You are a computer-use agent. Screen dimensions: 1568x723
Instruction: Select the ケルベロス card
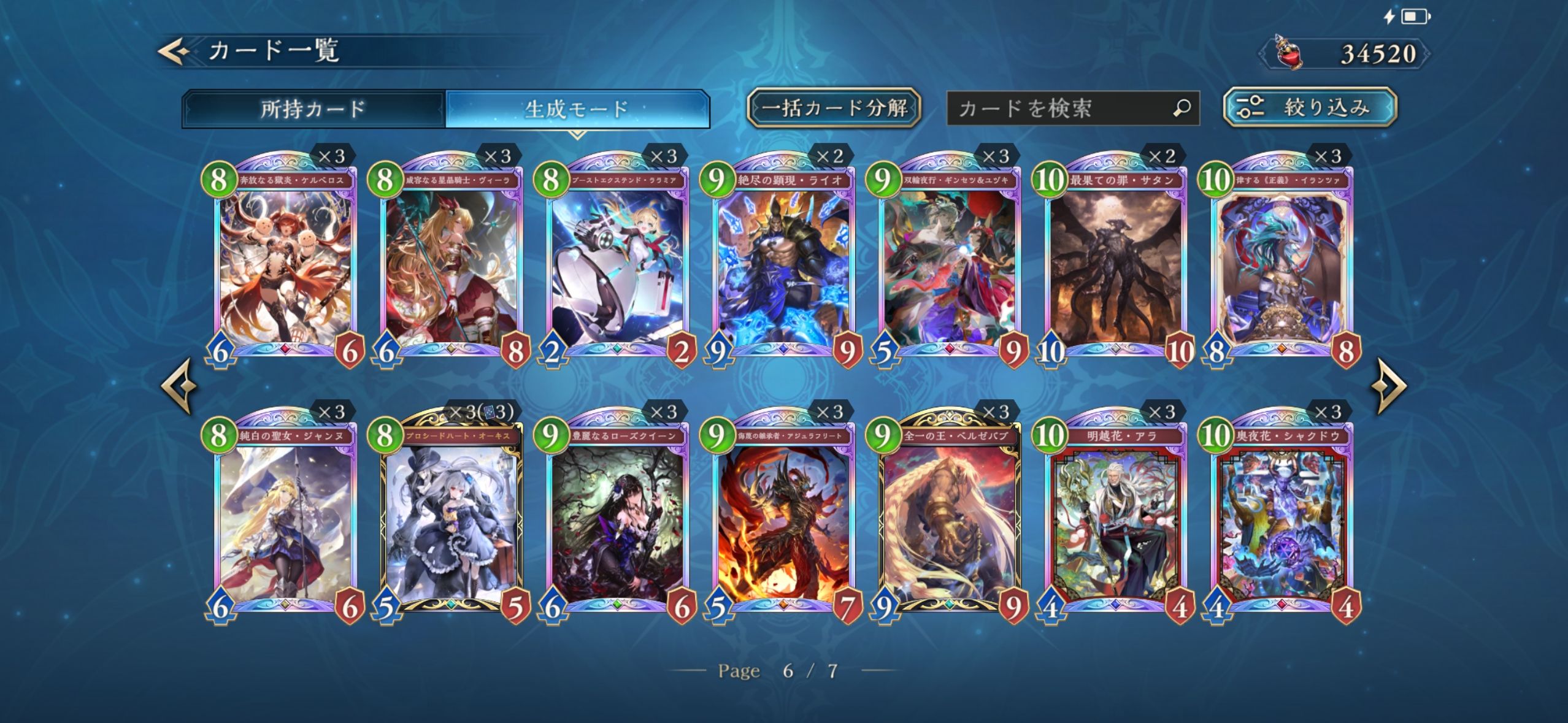(x=286, y=264)
